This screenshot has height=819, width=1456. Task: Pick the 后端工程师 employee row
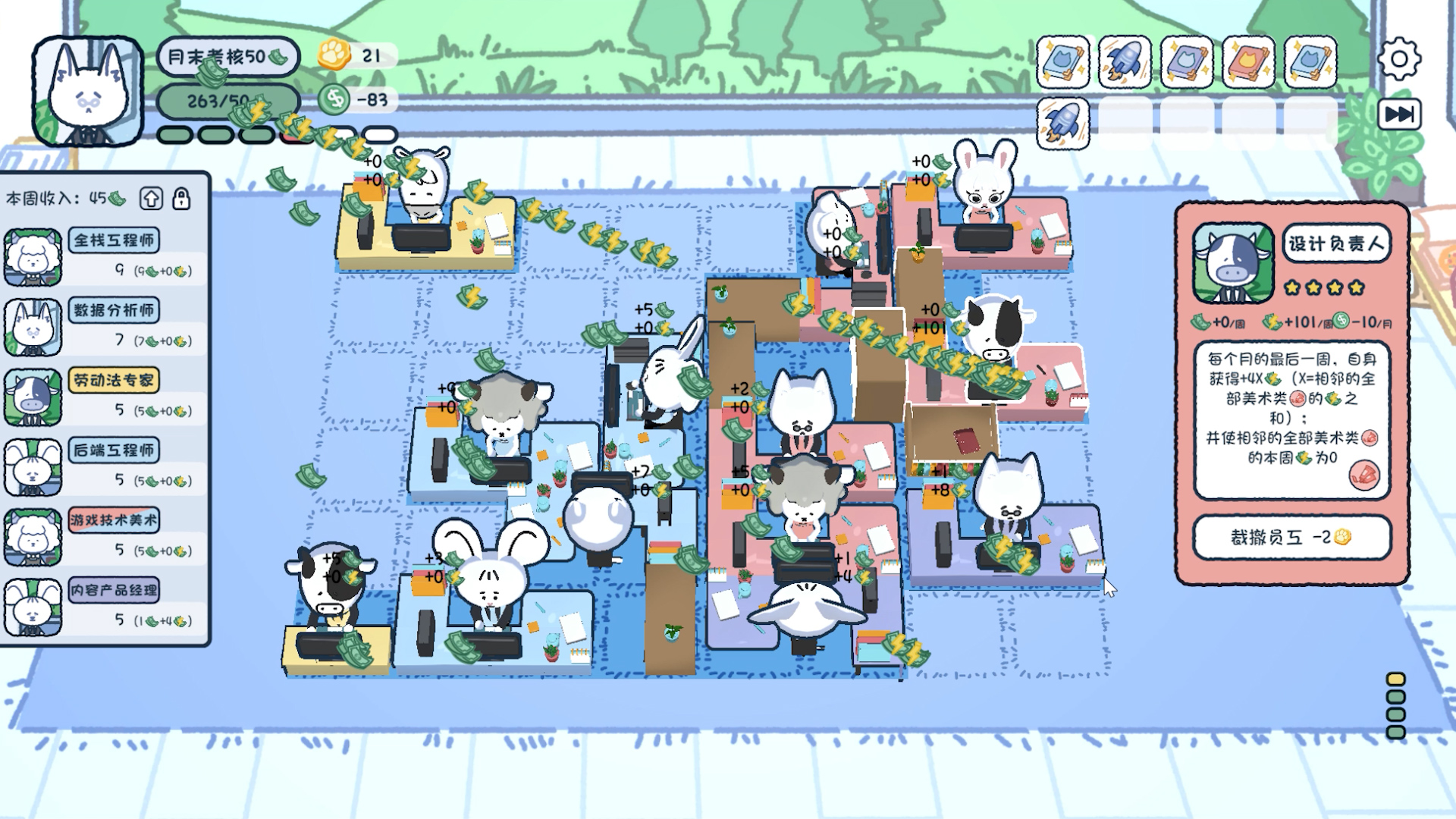(105, 466)
